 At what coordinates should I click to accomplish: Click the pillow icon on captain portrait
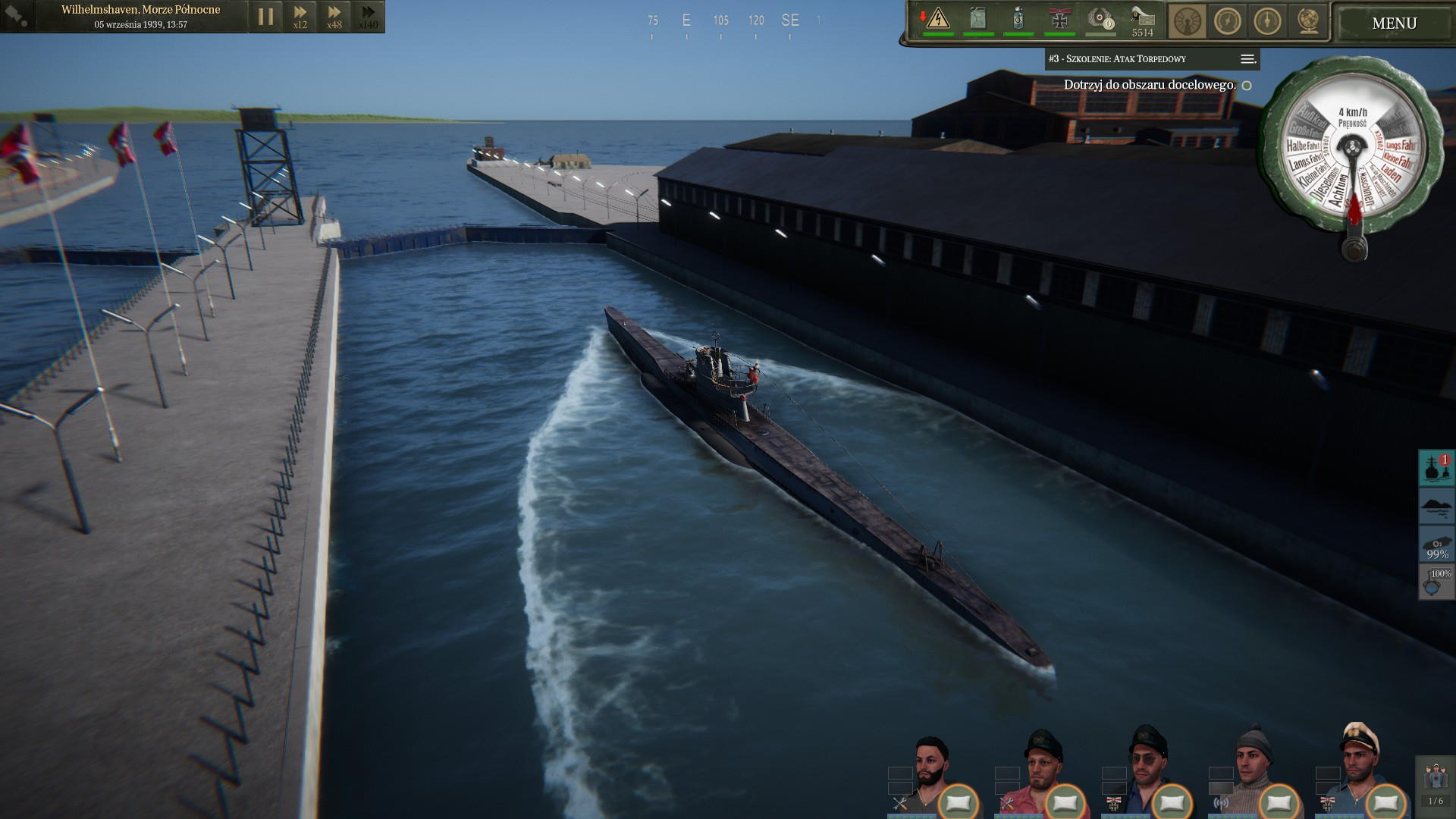[x=1386, y=802]
